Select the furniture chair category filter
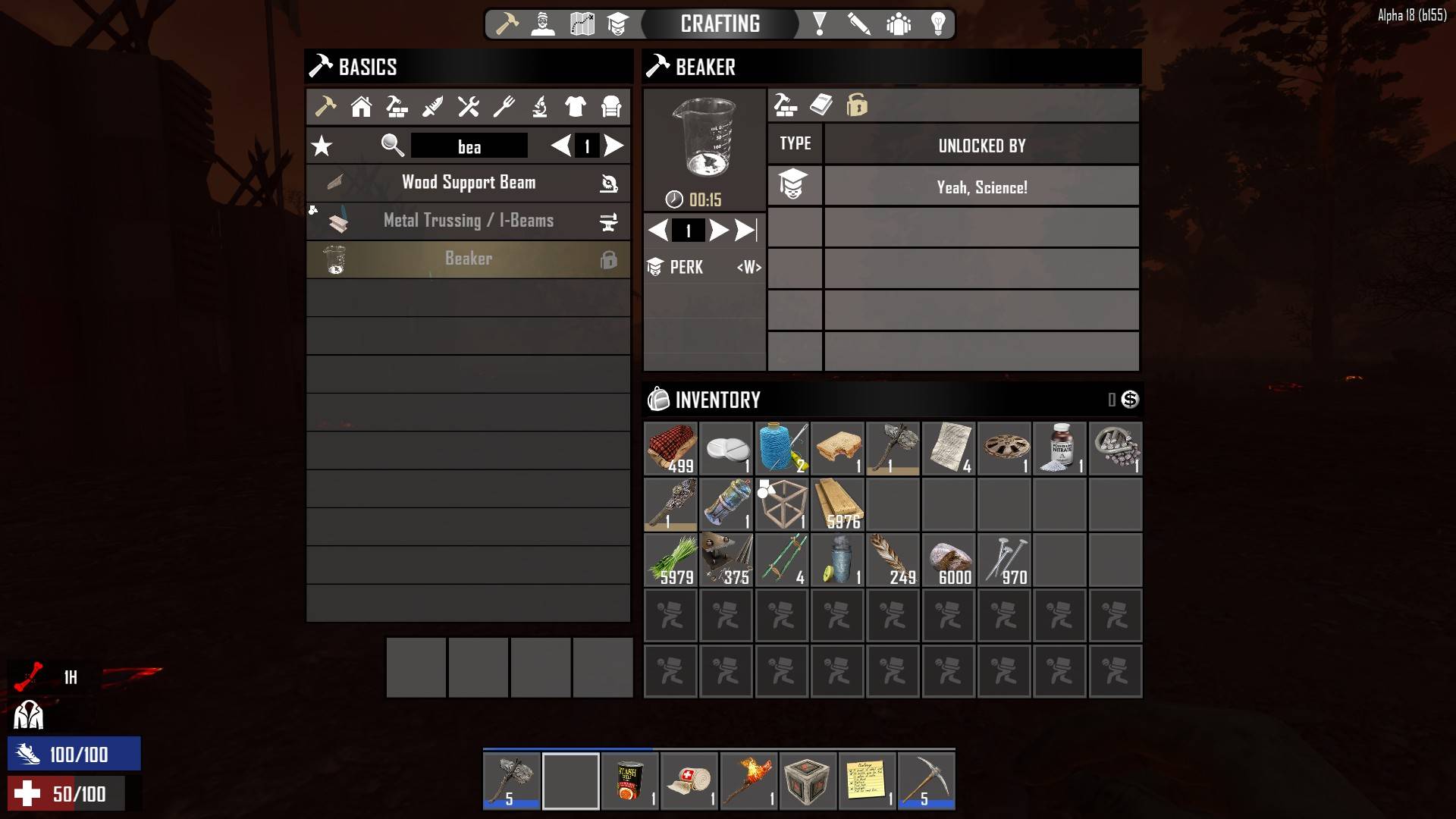Screen dimensions: 1456x819 (610, 106)
